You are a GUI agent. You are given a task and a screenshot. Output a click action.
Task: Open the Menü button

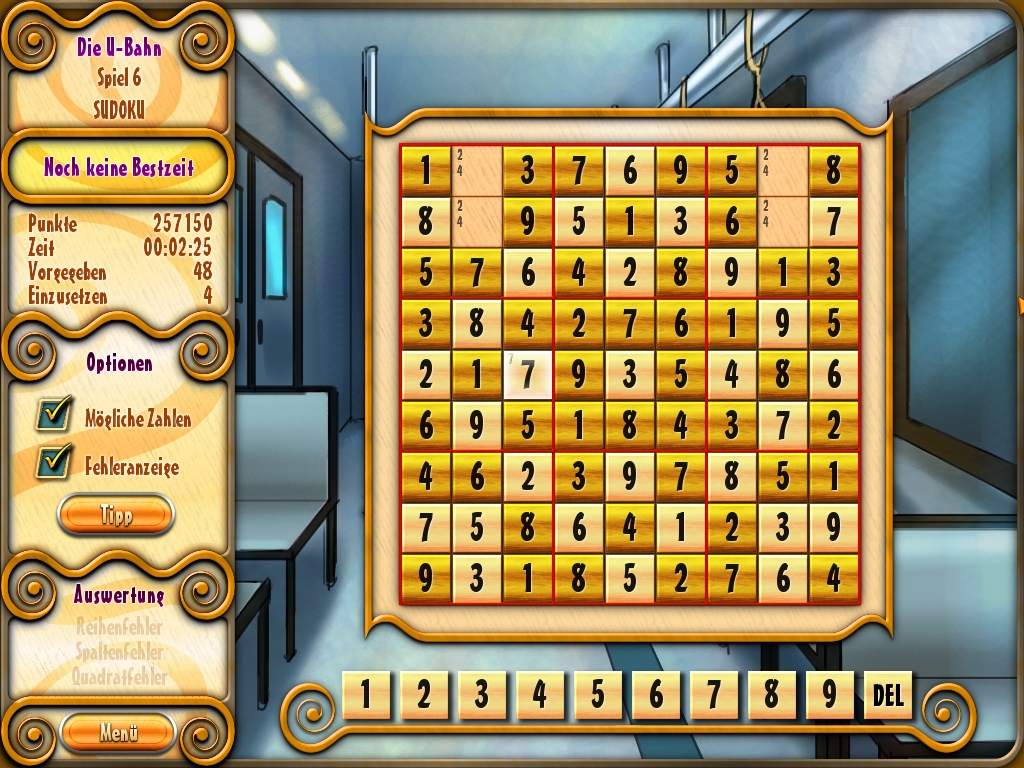pos(117,732)
